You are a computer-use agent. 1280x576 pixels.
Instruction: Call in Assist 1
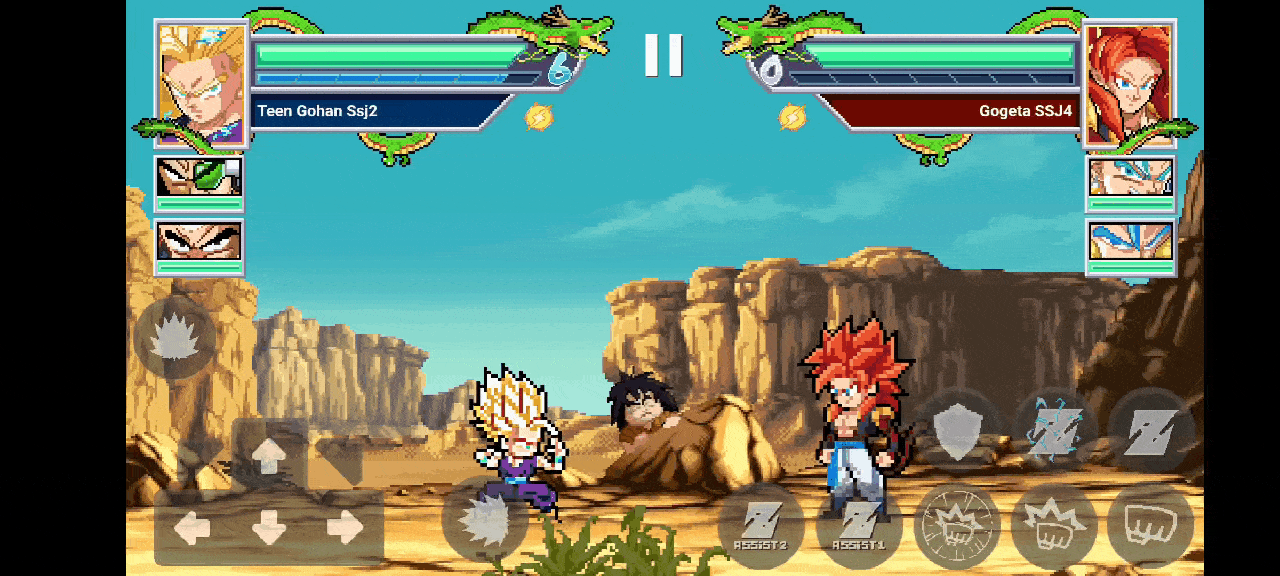pyautogui.click(x=858, y=526)
